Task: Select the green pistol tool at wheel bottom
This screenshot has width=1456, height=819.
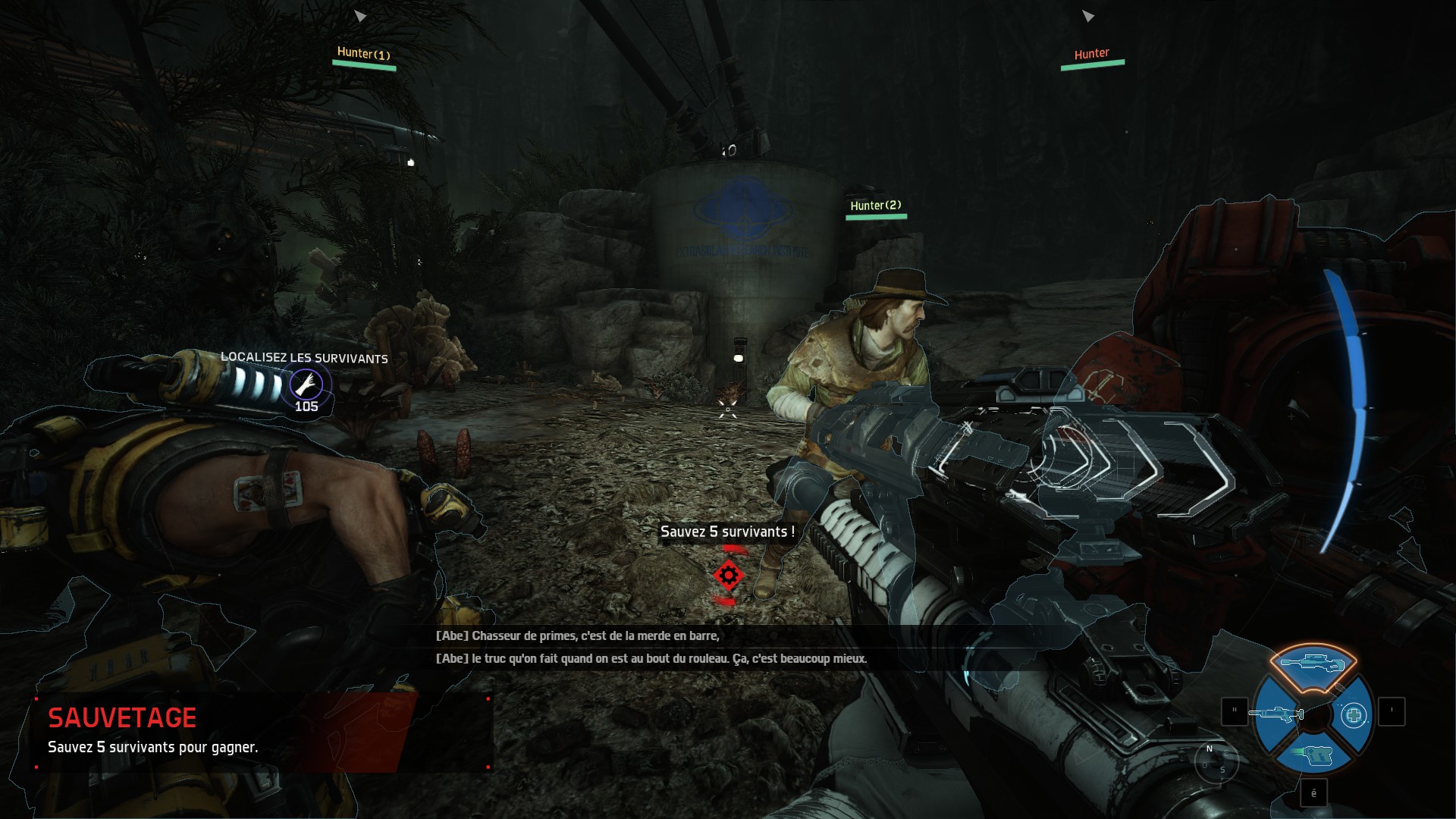Action: click(x=1316, y=755)
